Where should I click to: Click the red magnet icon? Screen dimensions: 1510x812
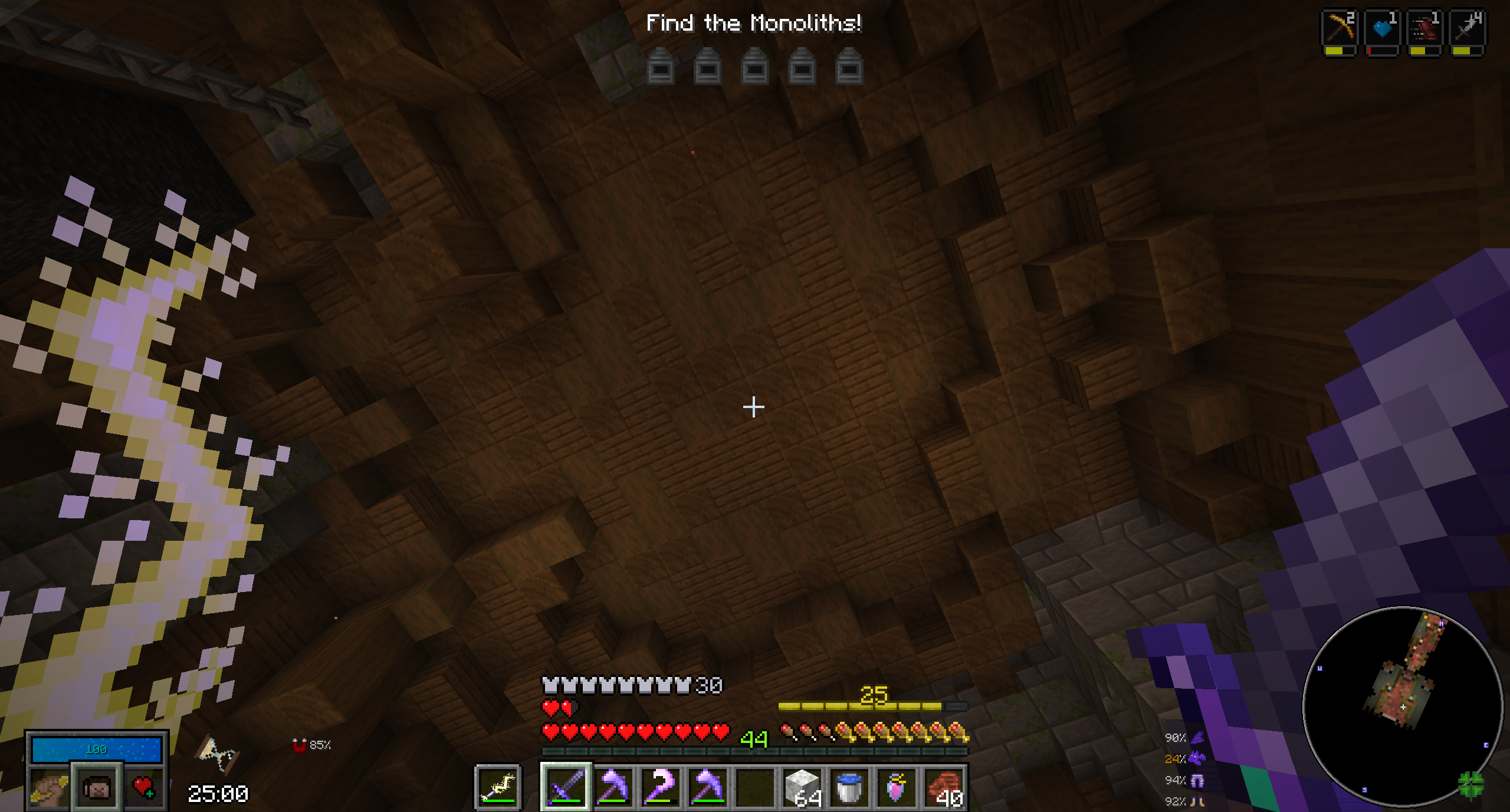tap(299, 745)
